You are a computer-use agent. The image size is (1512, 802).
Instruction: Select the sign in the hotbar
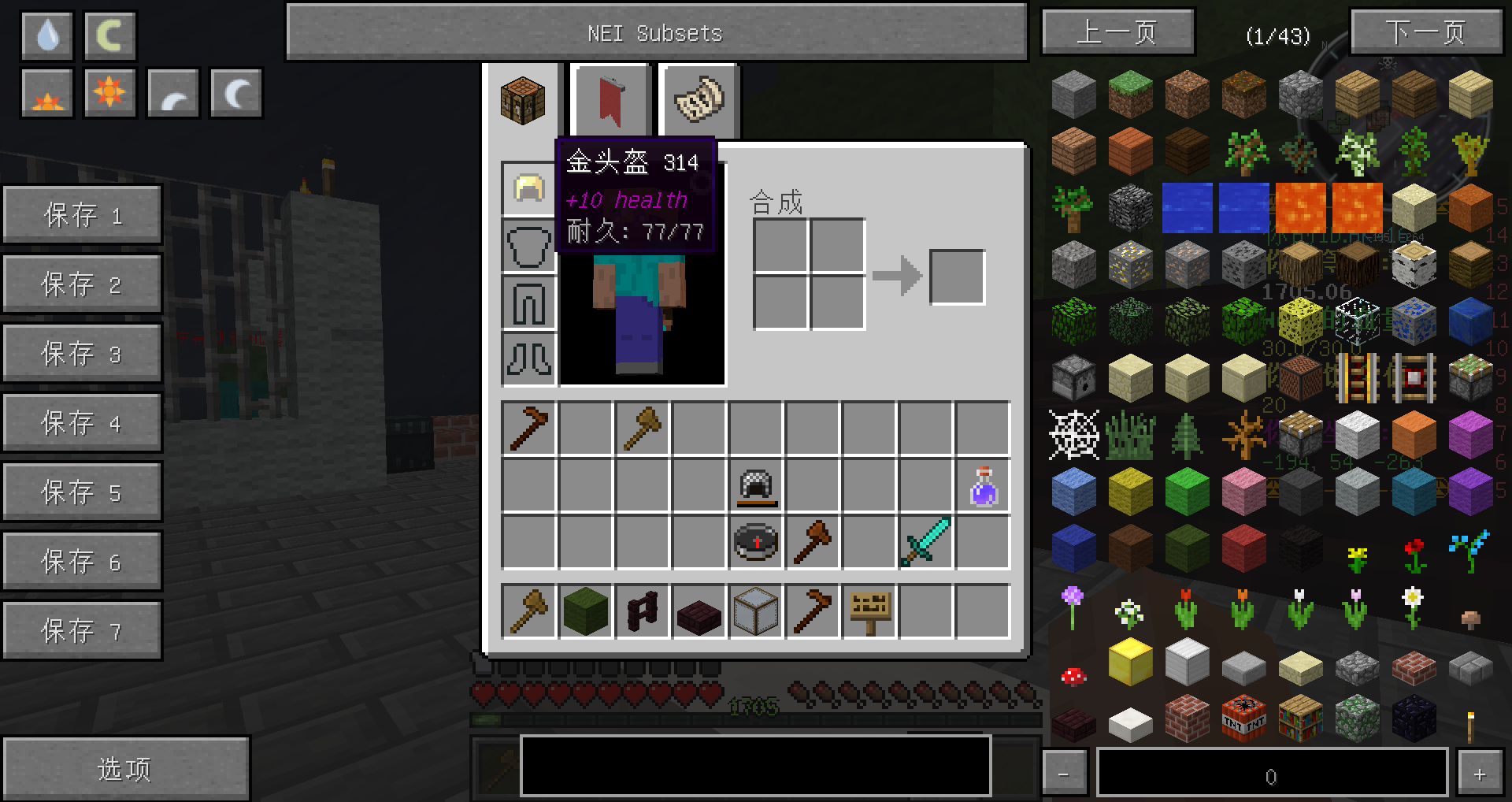point(870,611)
